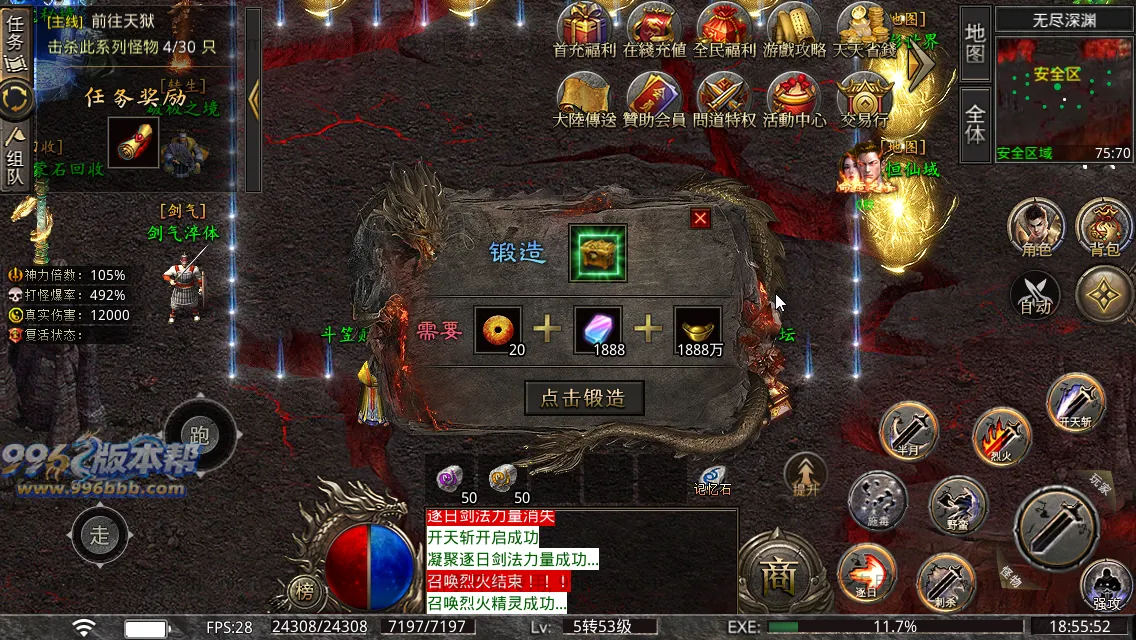Close the forging dialog with the red X
Viewport: 1136px width, 640px height.
coord(700,218)
